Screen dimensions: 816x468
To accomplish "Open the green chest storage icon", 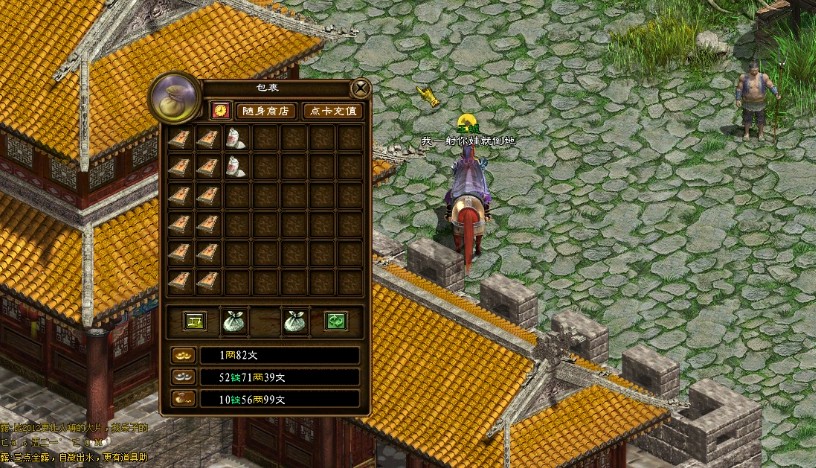I will 194,321.
